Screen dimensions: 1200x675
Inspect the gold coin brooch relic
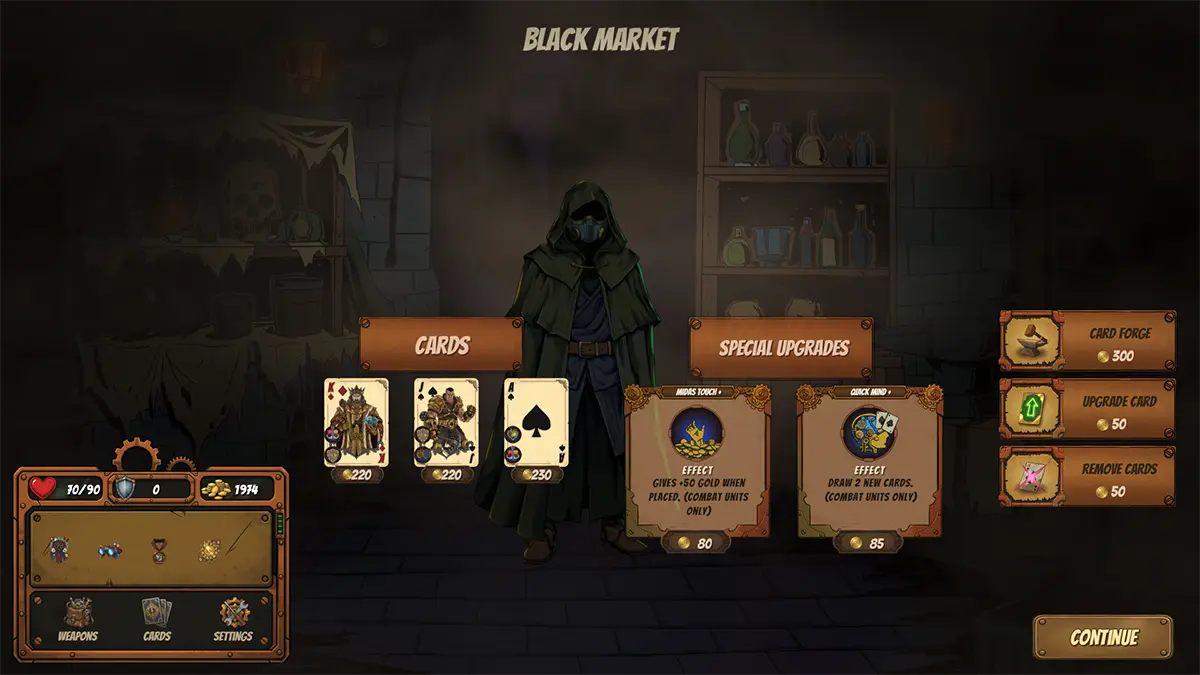[208, 550]
